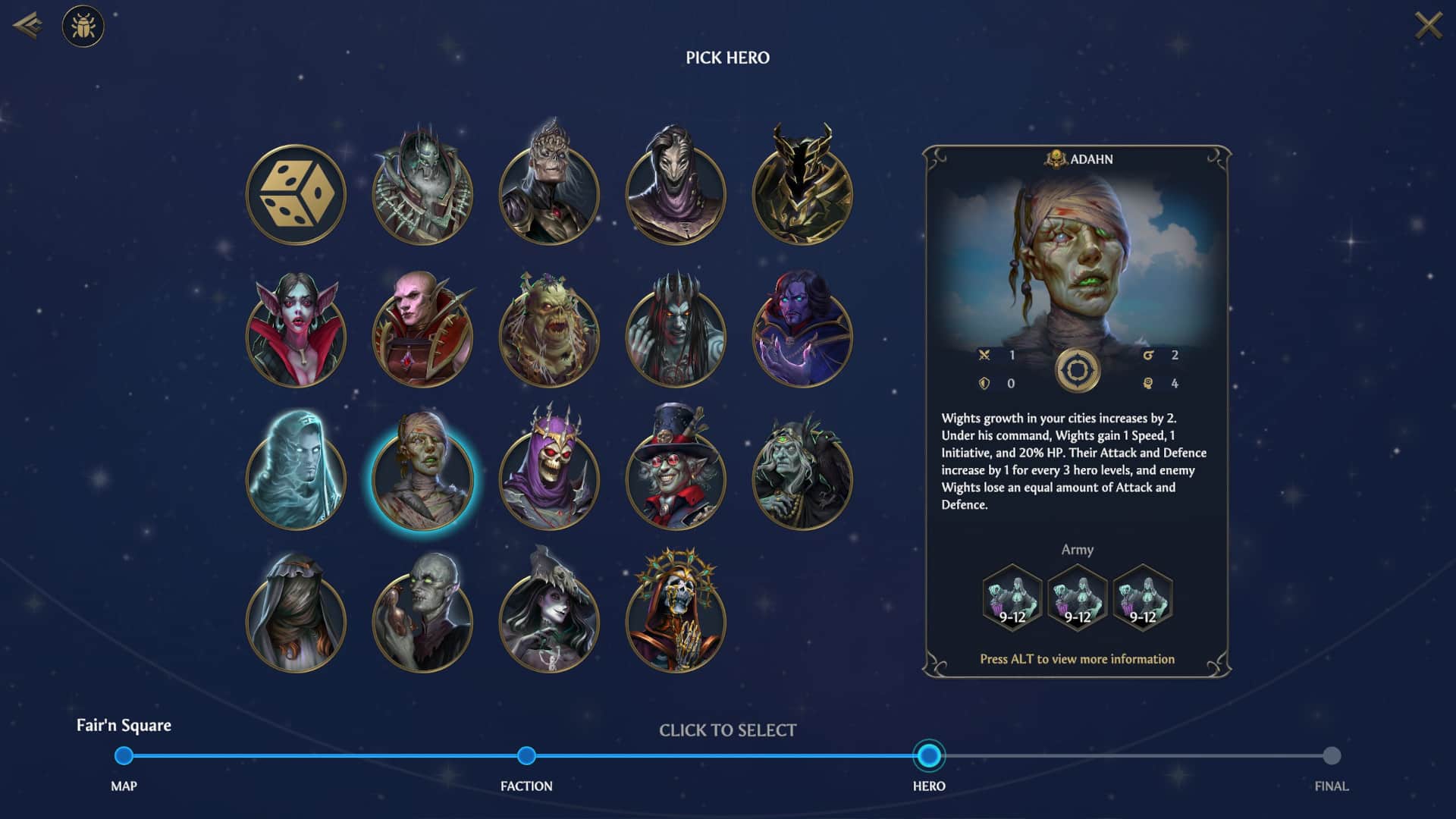
Task: Go back to the MAP step
Action: (124, 755)
